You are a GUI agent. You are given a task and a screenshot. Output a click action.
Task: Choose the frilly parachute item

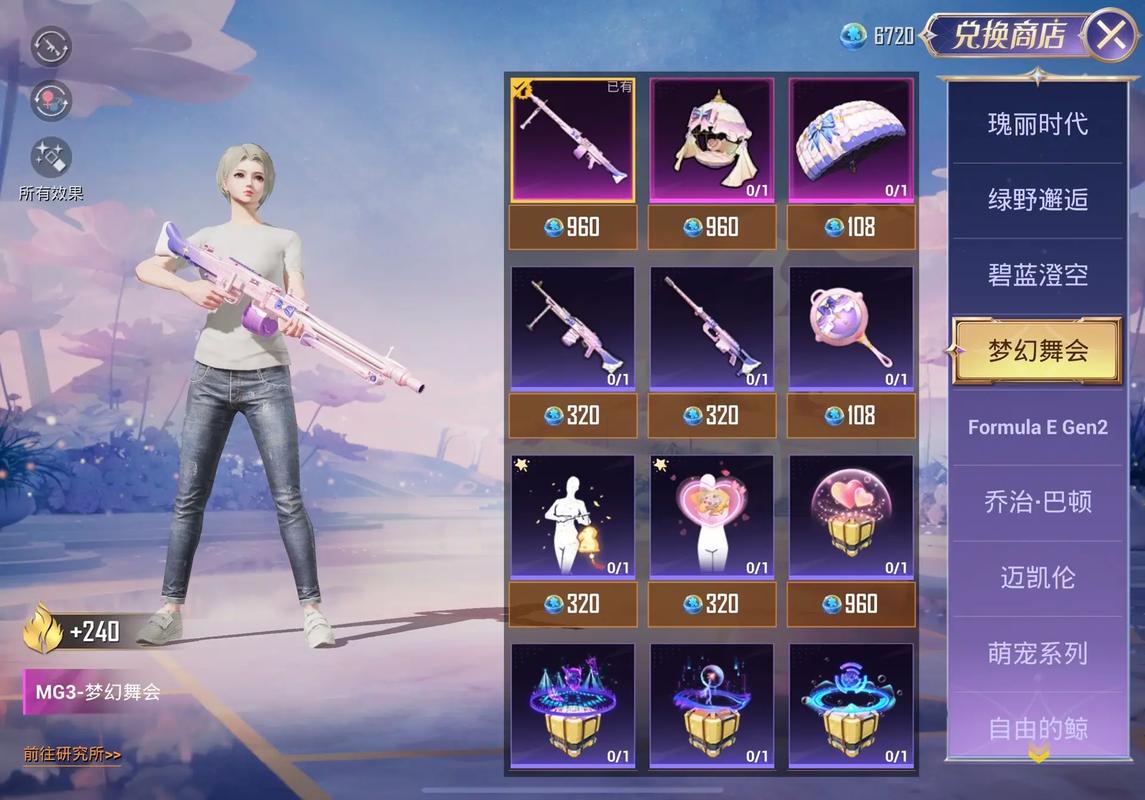tap(850, 140)
